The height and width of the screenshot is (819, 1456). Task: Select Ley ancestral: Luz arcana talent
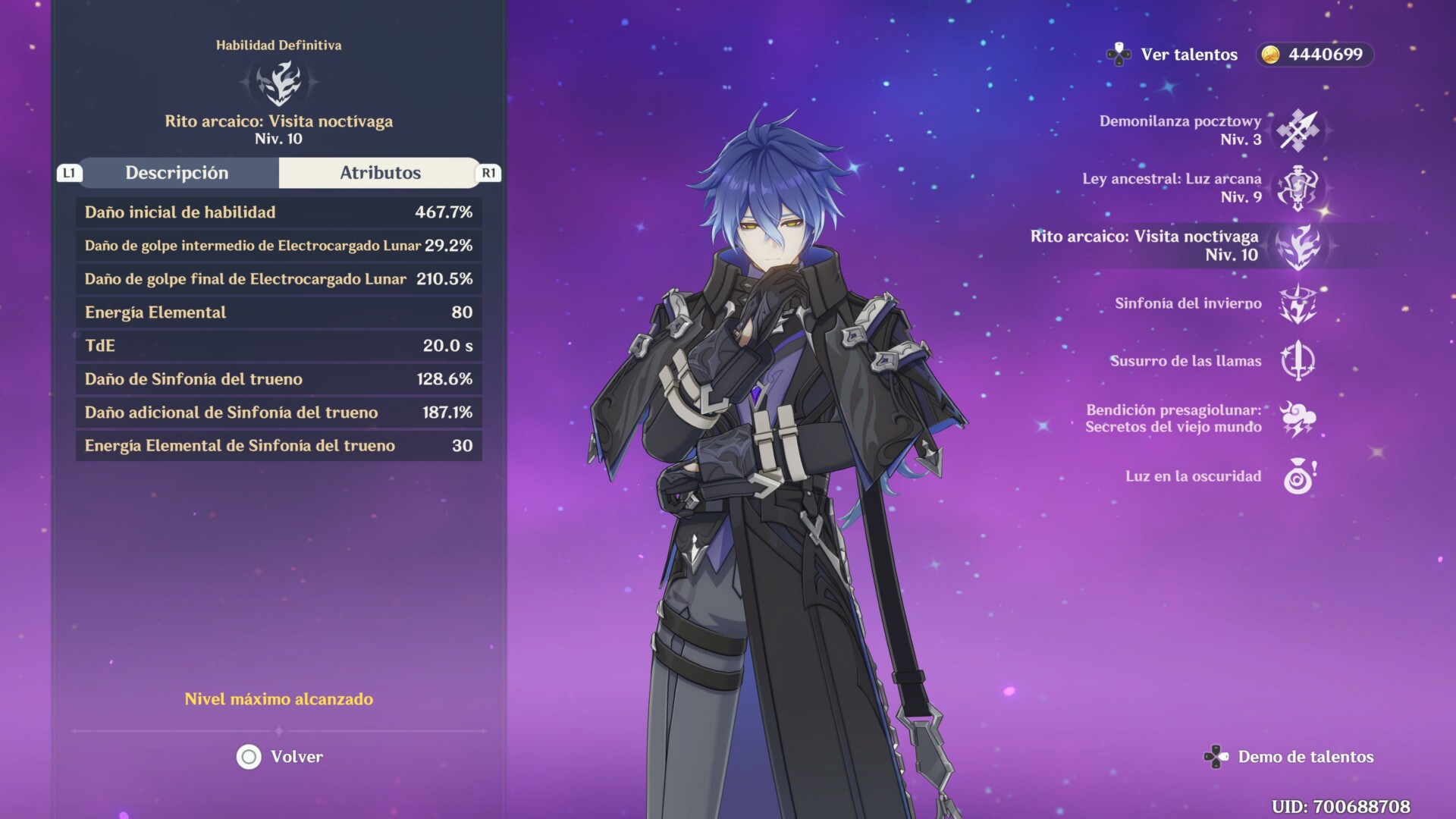point(1298,188)
